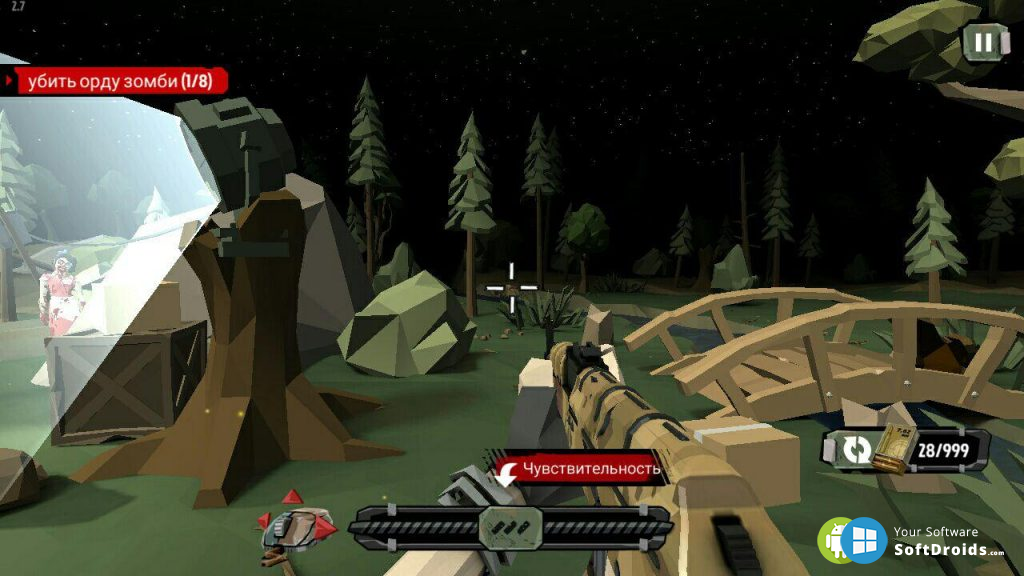Pause the game with the pause button
The image size is (1024, 576).
click(x=984, y=42)
